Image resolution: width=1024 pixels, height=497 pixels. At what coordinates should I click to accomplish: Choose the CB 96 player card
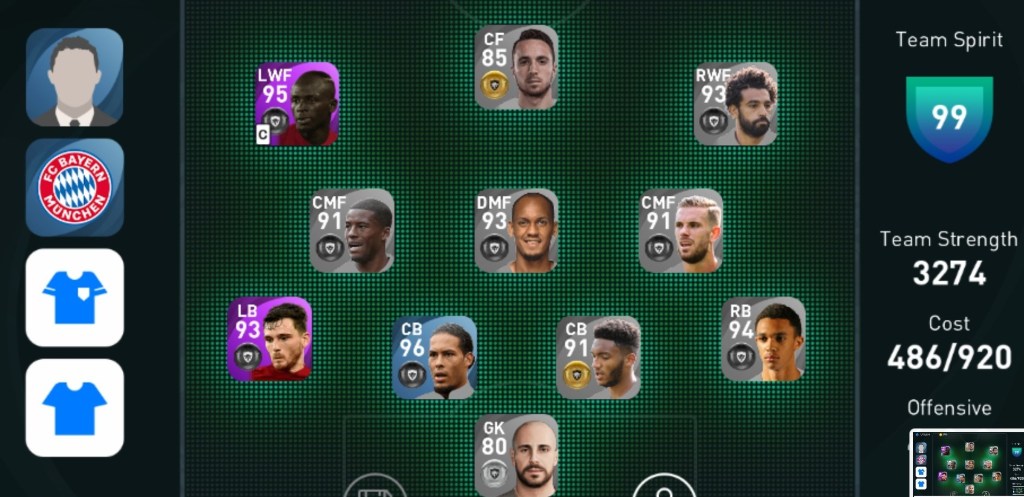pos(434,357)
